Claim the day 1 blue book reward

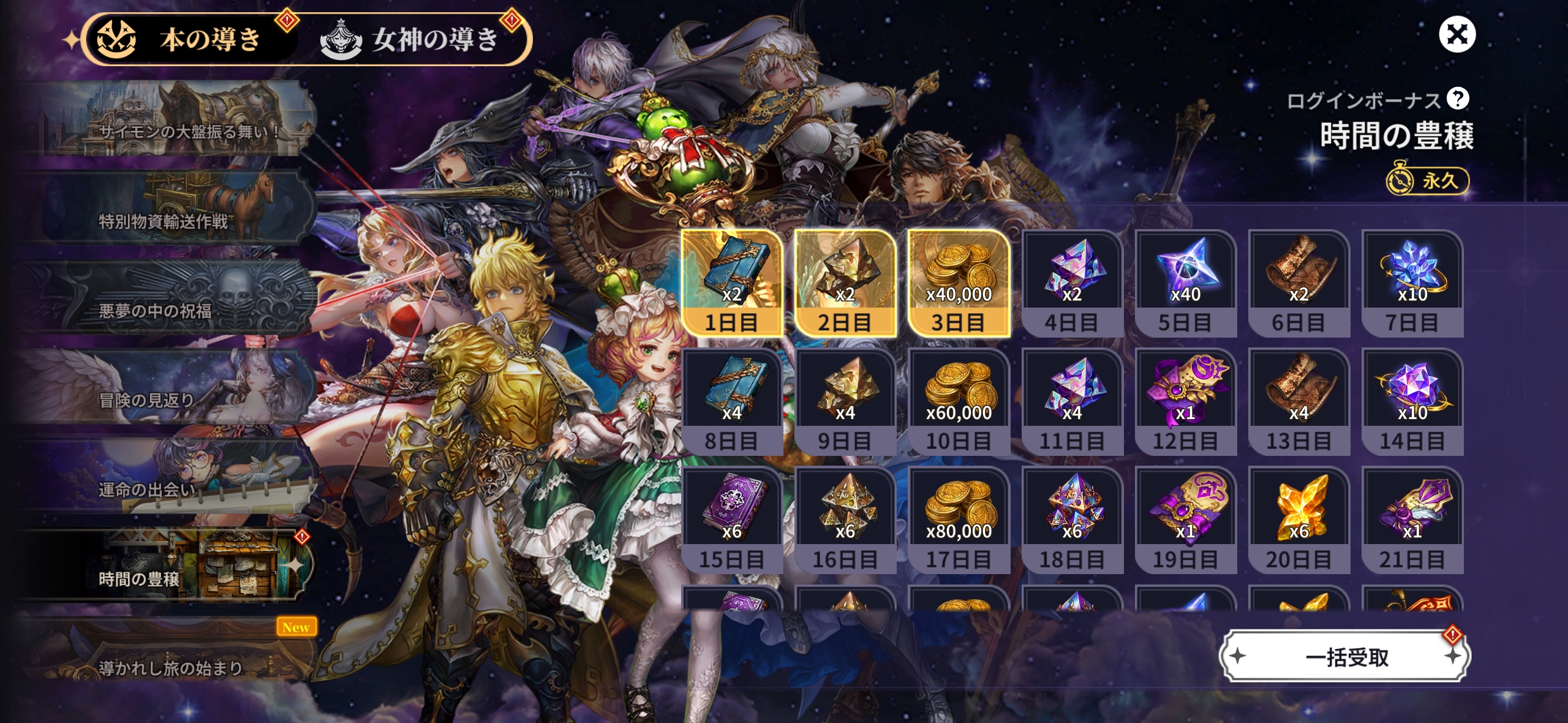(x=732, y=283)
